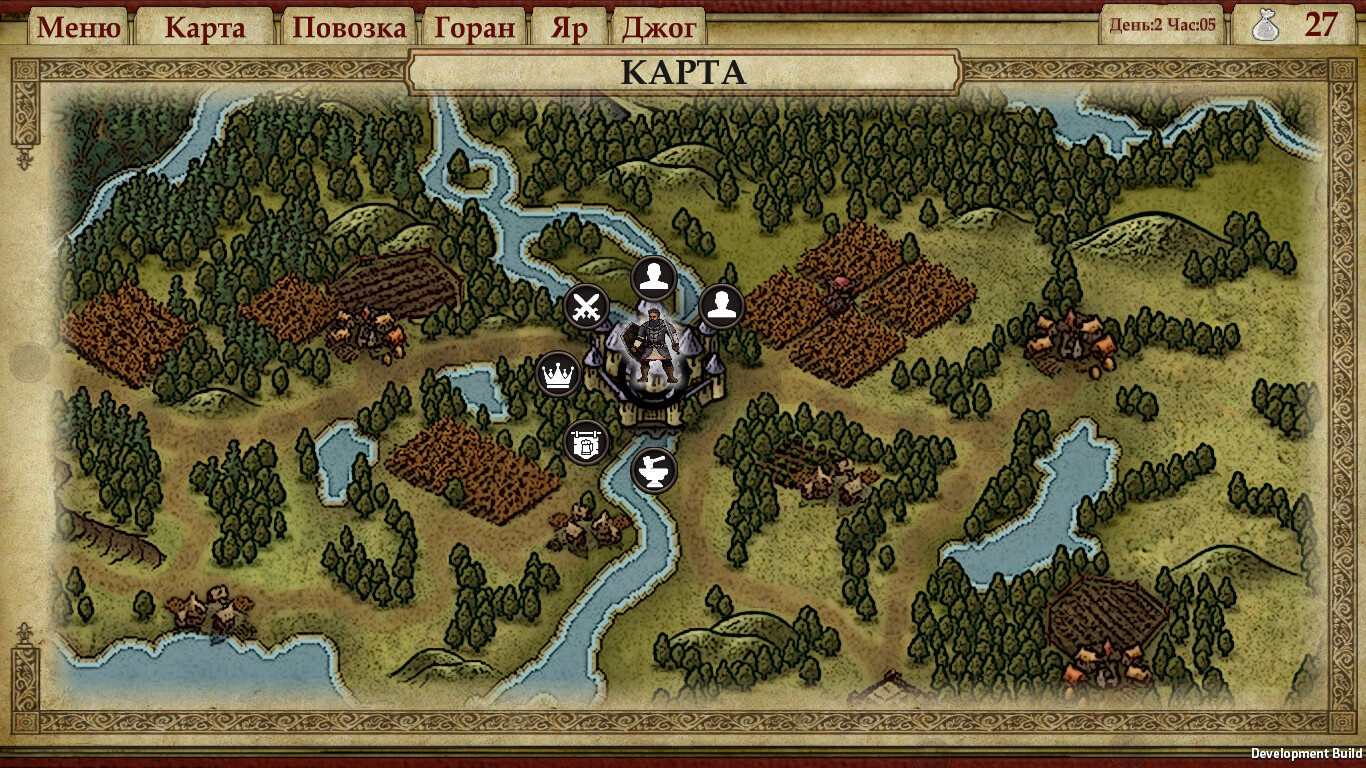Open the mortar and pestle apothecary icon
This screenshot has height=768, width=1366.
[x=653, y=470]
